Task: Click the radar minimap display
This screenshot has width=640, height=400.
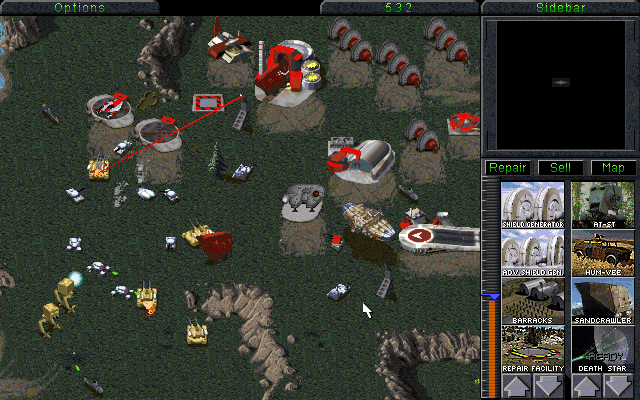Action: 559,82
